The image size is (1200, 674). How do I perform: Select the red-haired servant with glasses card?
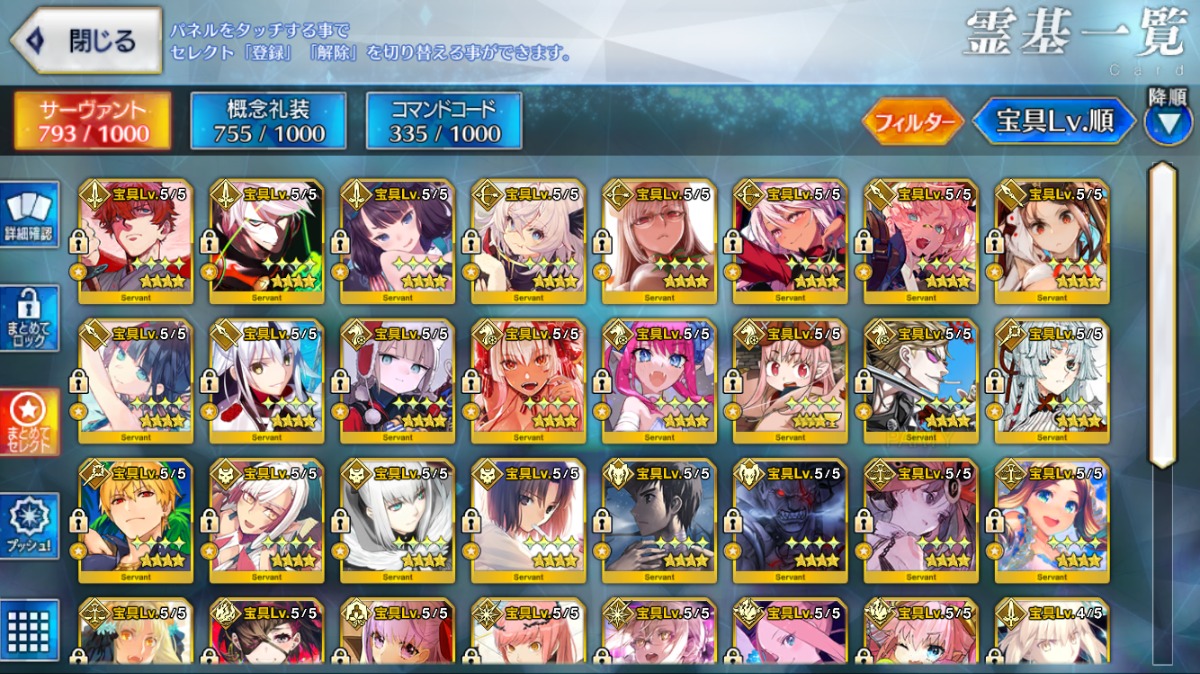[136, 240]
